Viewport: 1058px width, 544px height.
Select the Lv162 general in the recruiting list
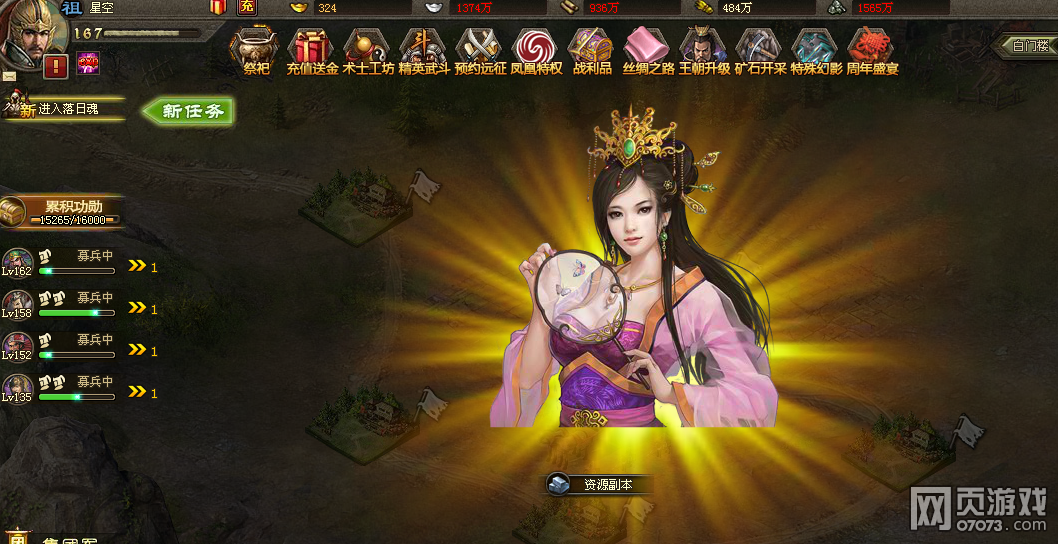17,263
